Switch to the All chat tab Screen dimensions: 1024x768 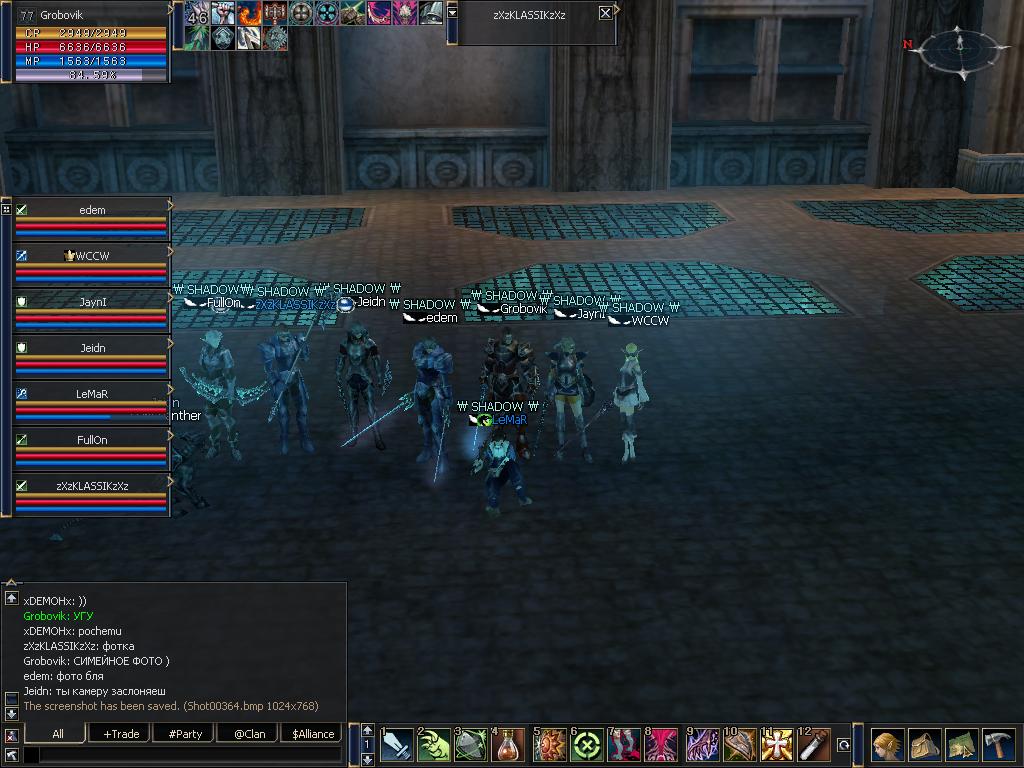57,733
